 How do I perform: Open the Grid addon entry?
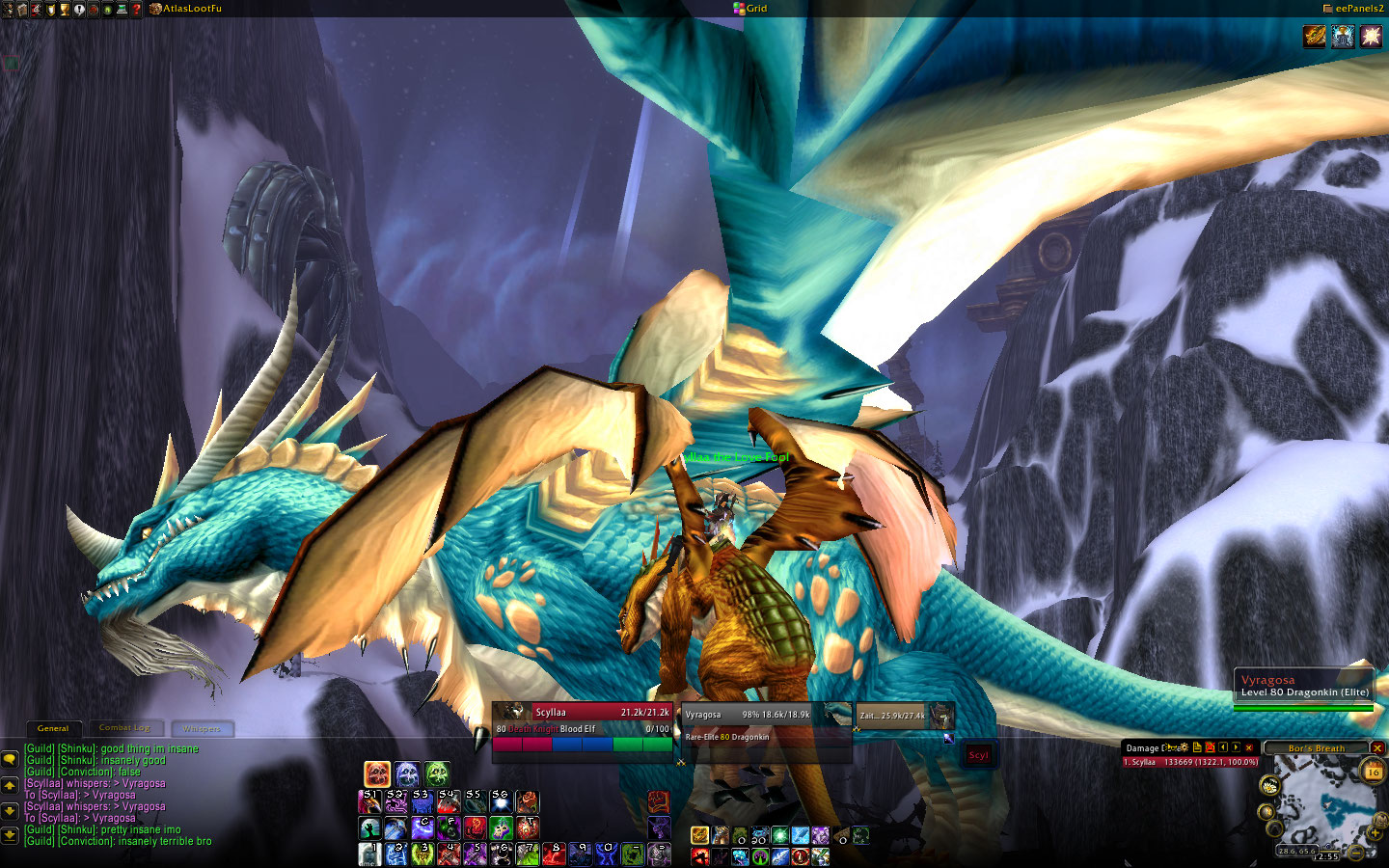click(750, 9)
